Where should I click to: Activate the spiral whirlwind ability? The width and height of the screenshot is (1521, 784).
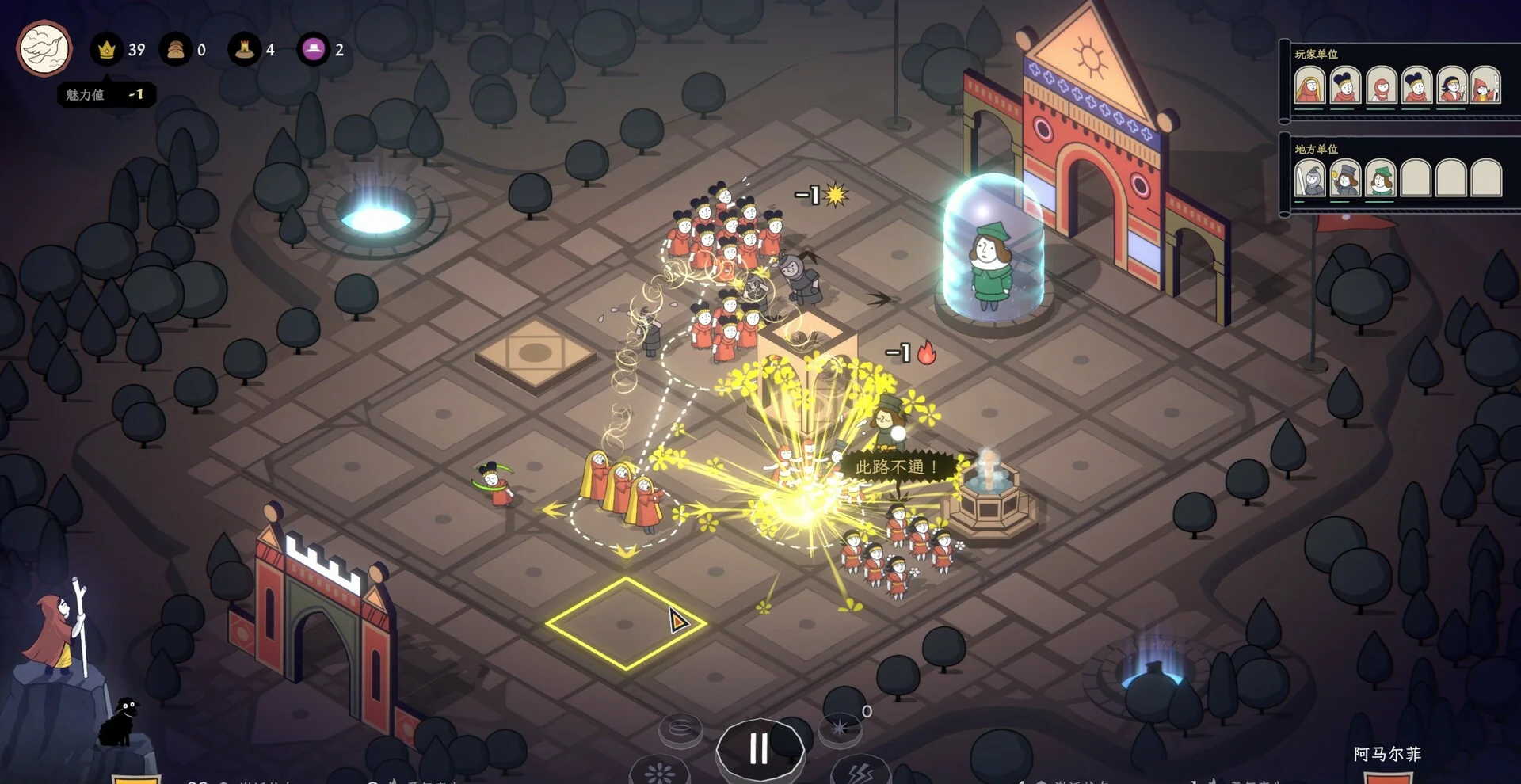[x=680, y=729]
